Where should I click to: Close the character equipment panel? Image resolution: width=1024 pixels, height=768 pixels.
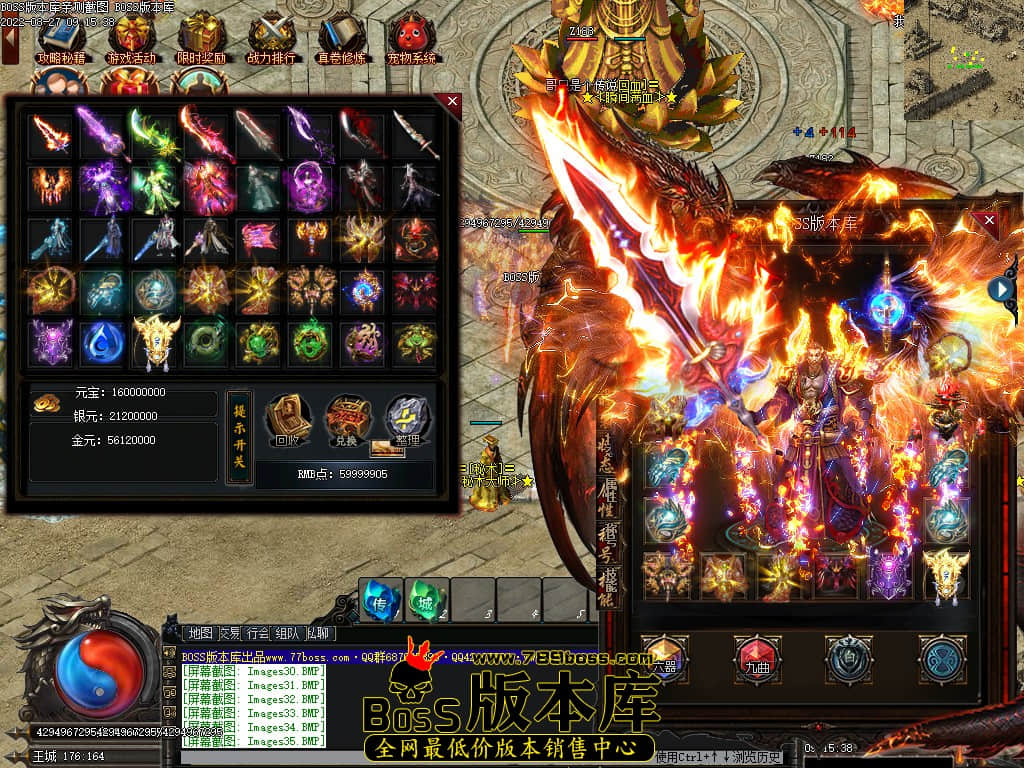[989, 220]
